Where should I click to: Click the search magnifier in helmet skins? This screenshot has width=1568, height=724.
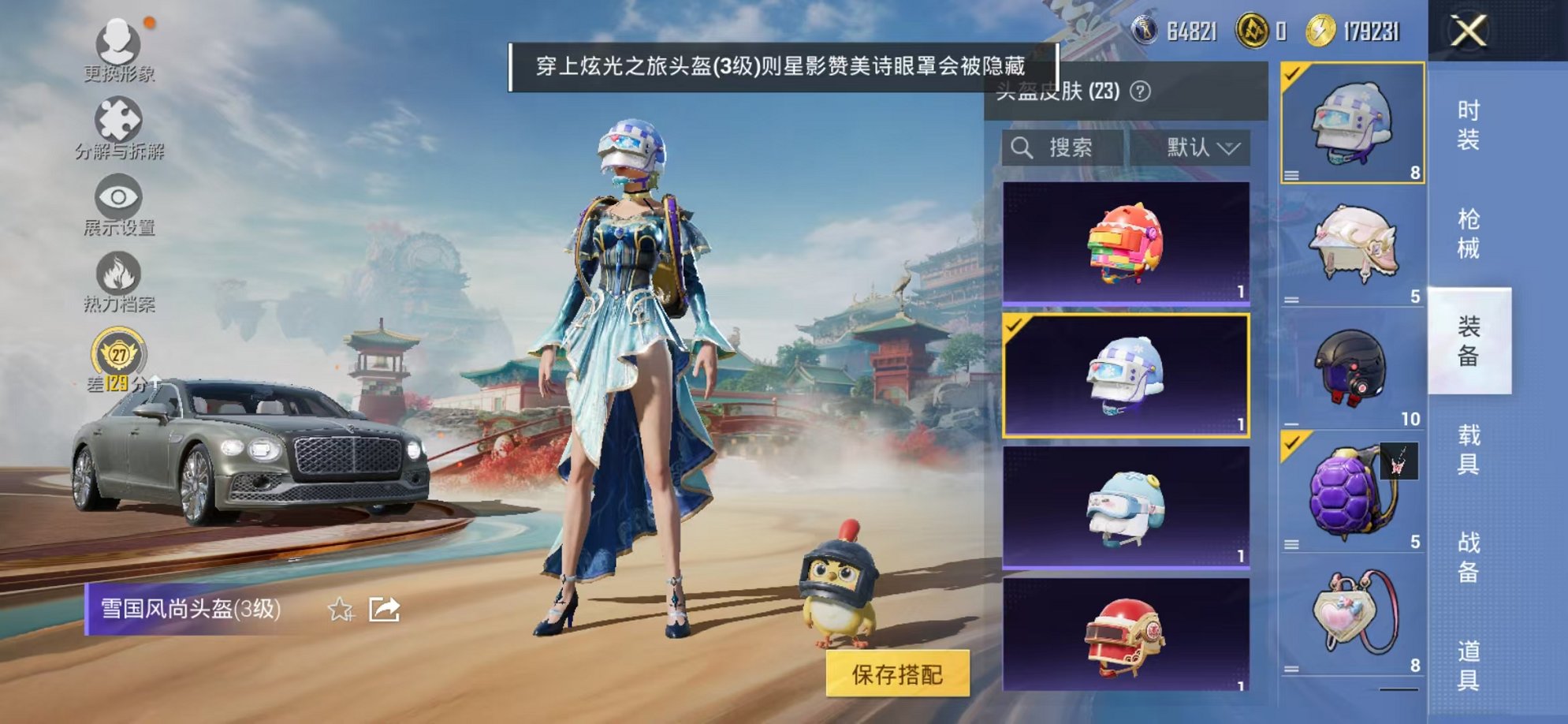tap(1024, 147)
